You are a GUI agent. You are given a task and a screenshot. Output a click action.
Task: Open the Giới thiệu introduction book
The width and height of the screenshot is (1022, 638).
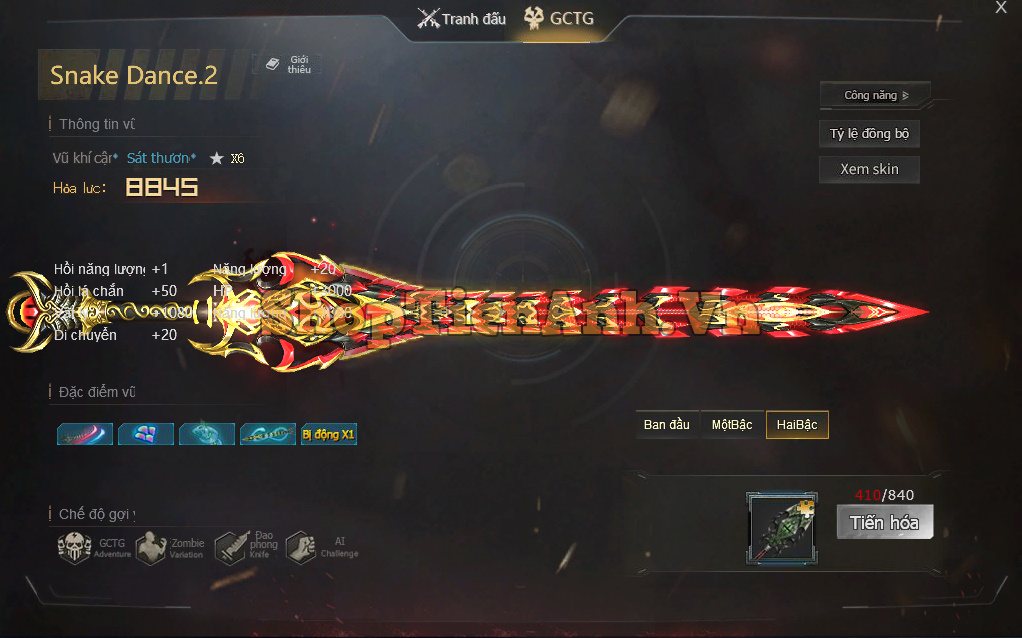[x=288, y=65]
